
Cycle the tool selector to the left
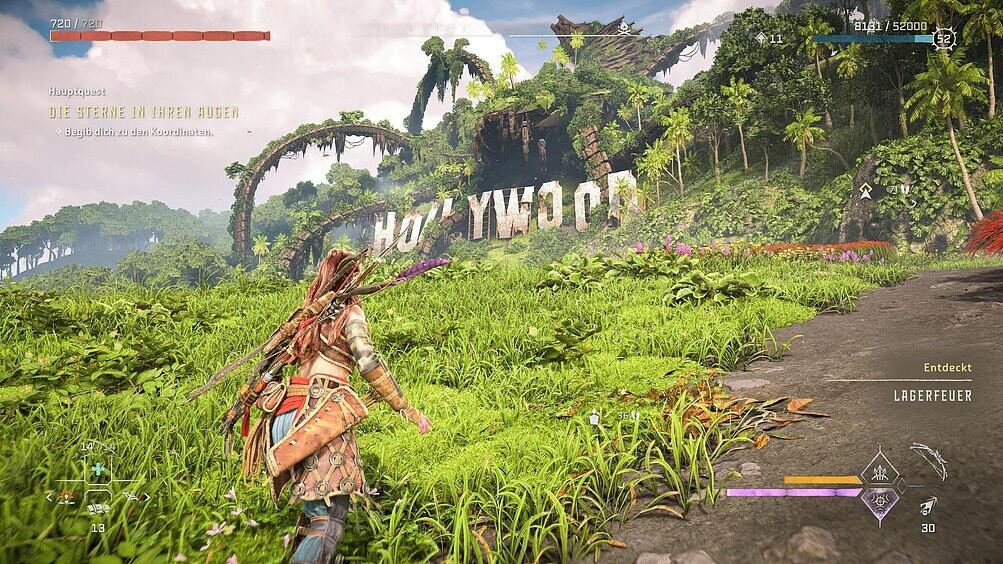pos(49,497)
